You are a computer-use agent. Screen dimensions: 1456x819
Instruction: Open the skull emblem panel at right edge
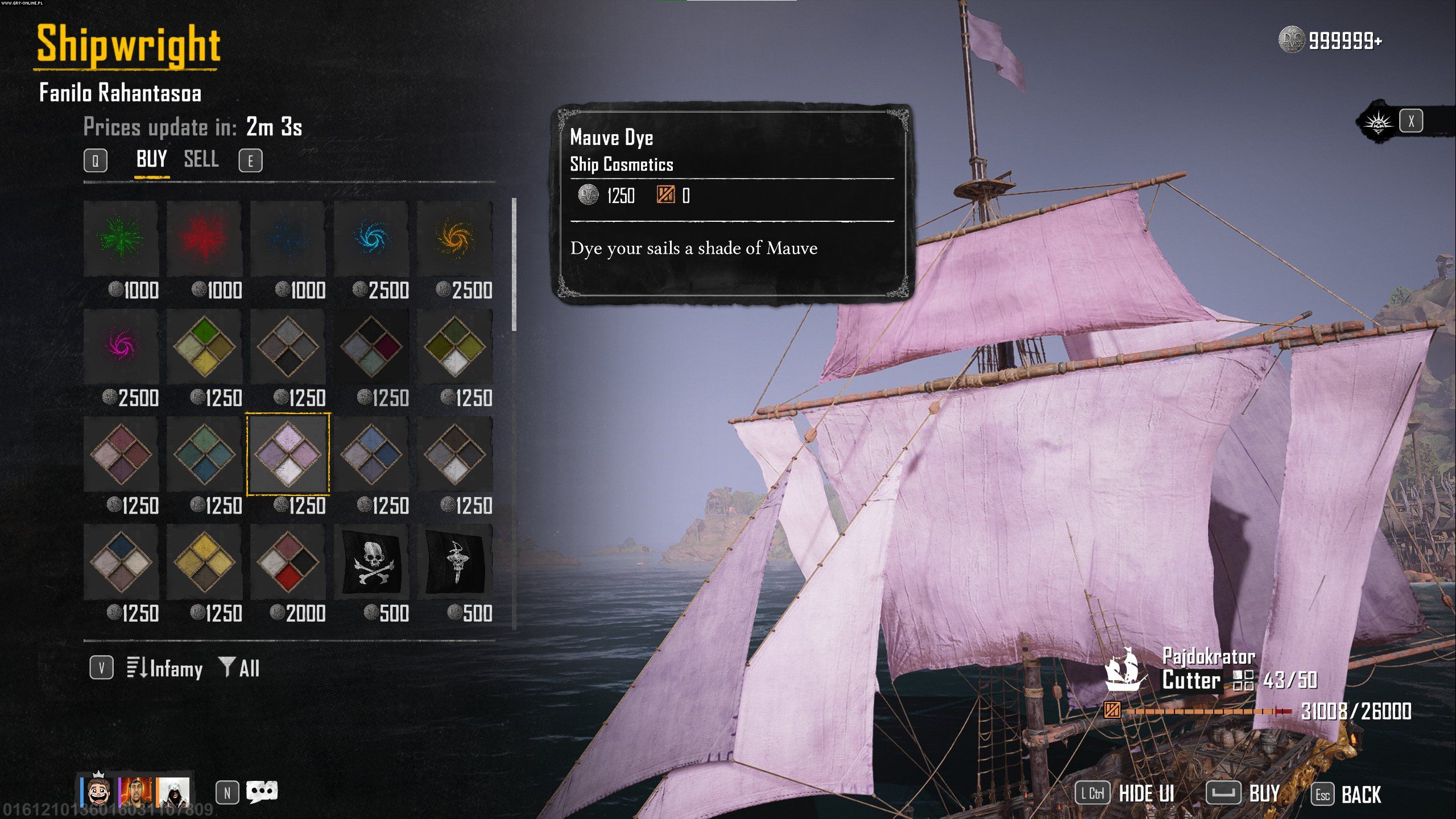point(1379,122)
